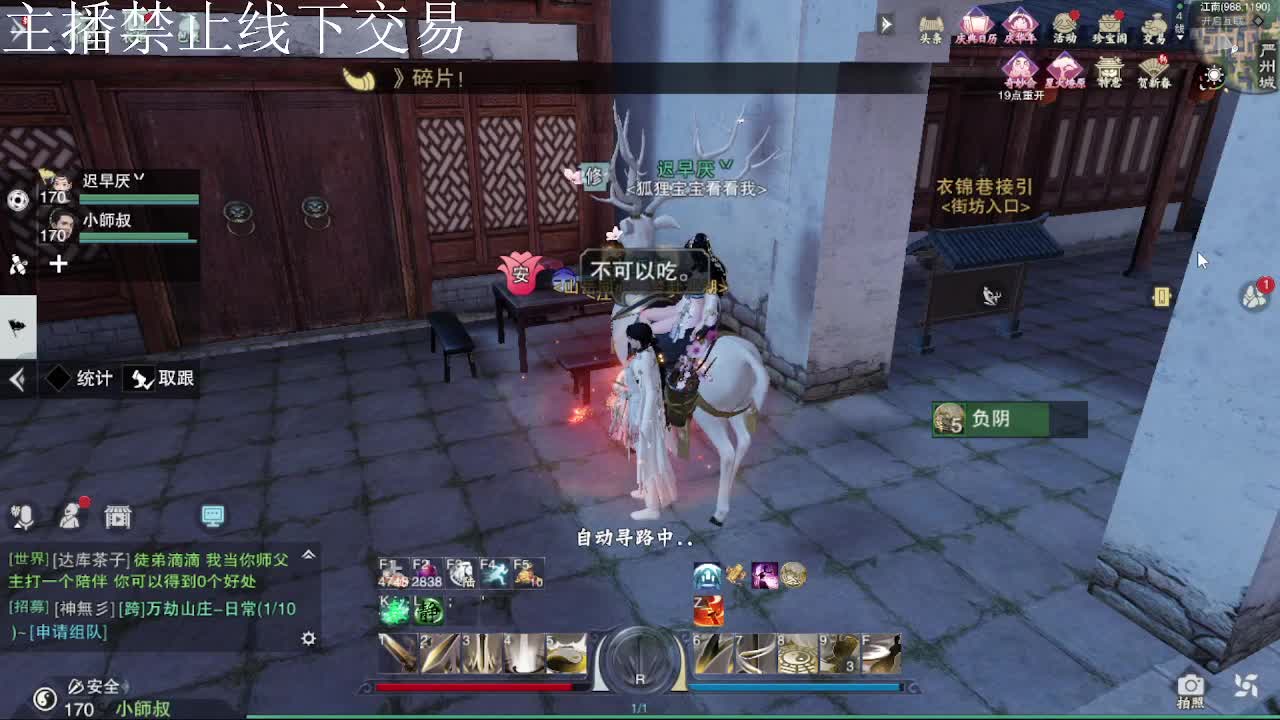Expand the 4线 server line selector arrow
This screenshot has height=720, width=1280.
1181,37
